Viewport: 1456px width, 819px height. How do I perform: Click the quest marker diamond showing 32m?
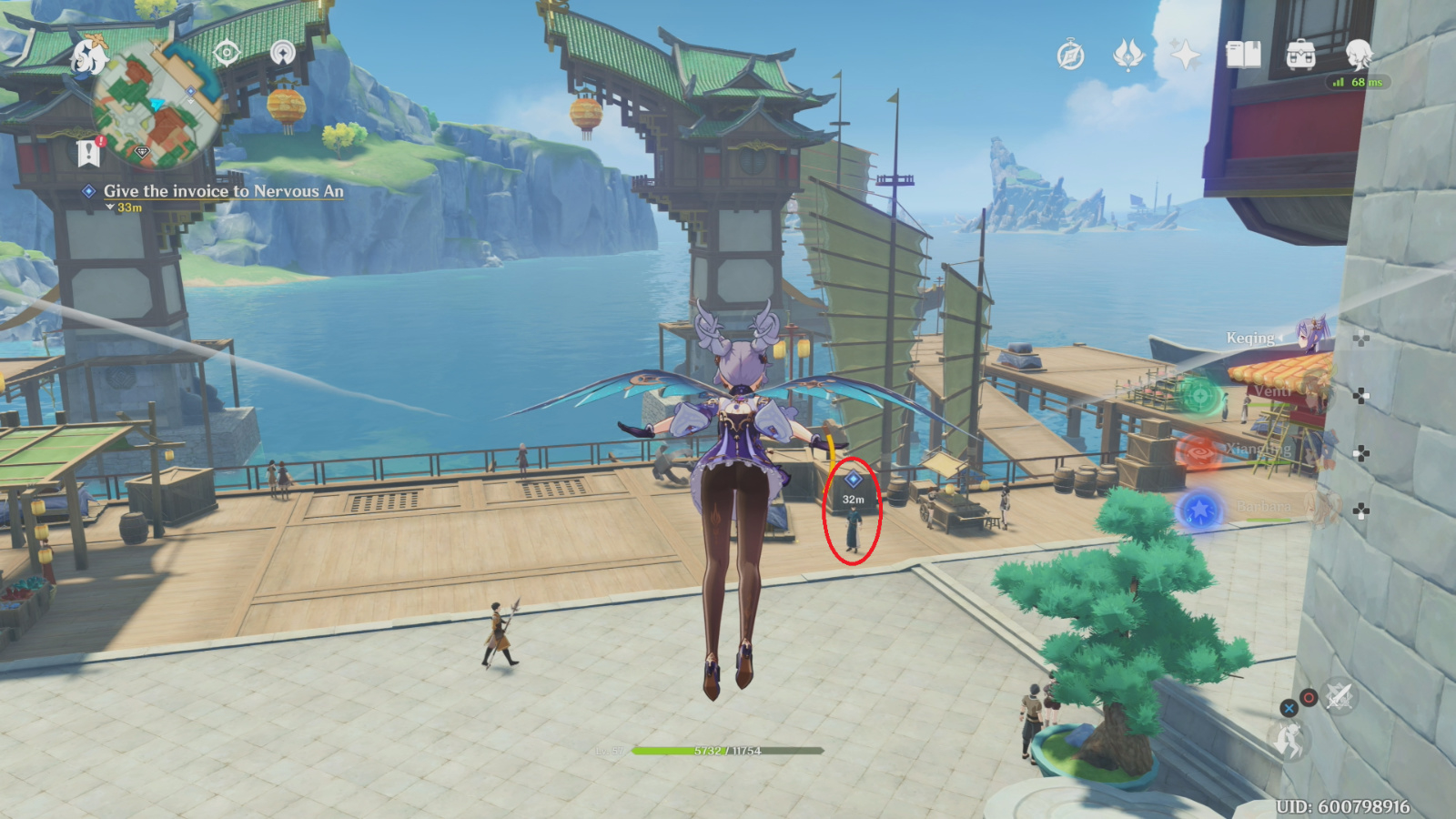pos(853,479)
